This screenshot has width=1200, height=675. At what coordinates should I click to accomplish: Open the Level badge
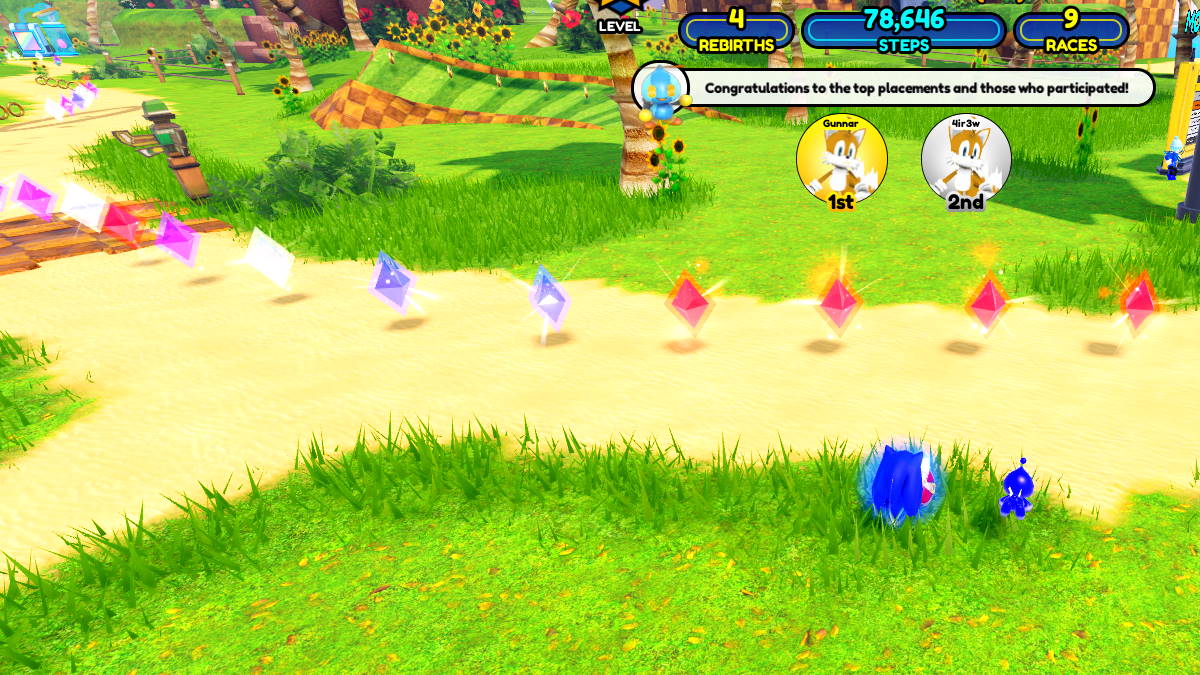coord(619,17)
